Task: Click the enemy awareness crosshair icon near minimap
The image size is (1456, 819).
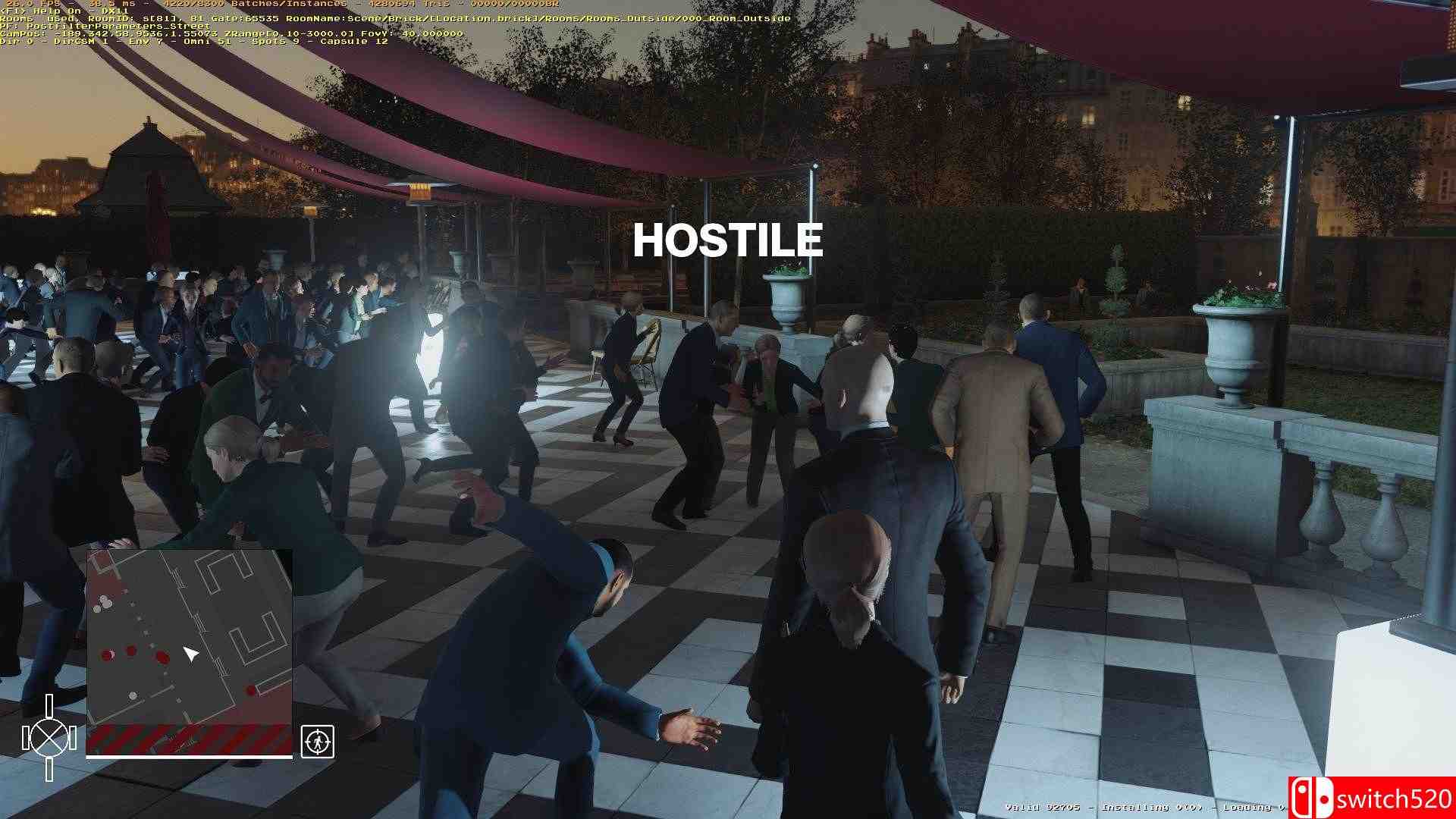Action: coord(318,742)
